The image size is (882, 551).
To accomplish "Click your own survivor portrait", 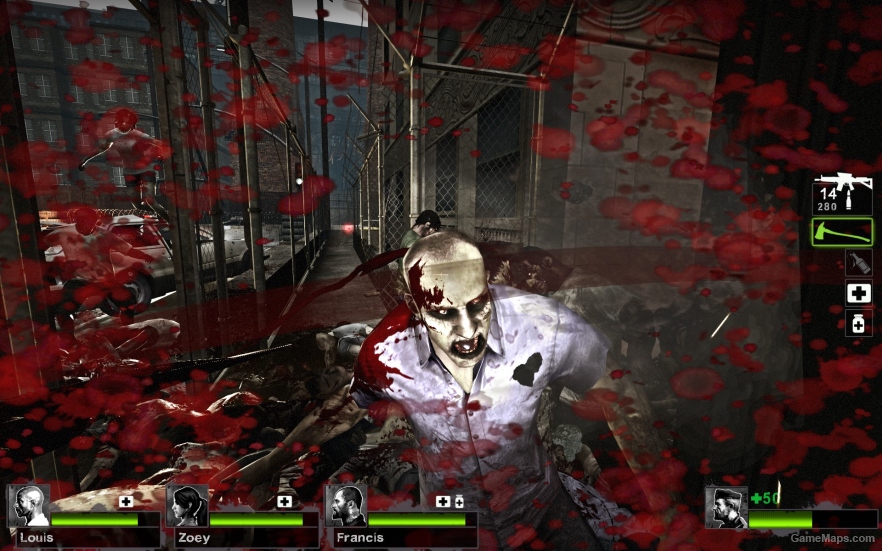I will [726, 507].
